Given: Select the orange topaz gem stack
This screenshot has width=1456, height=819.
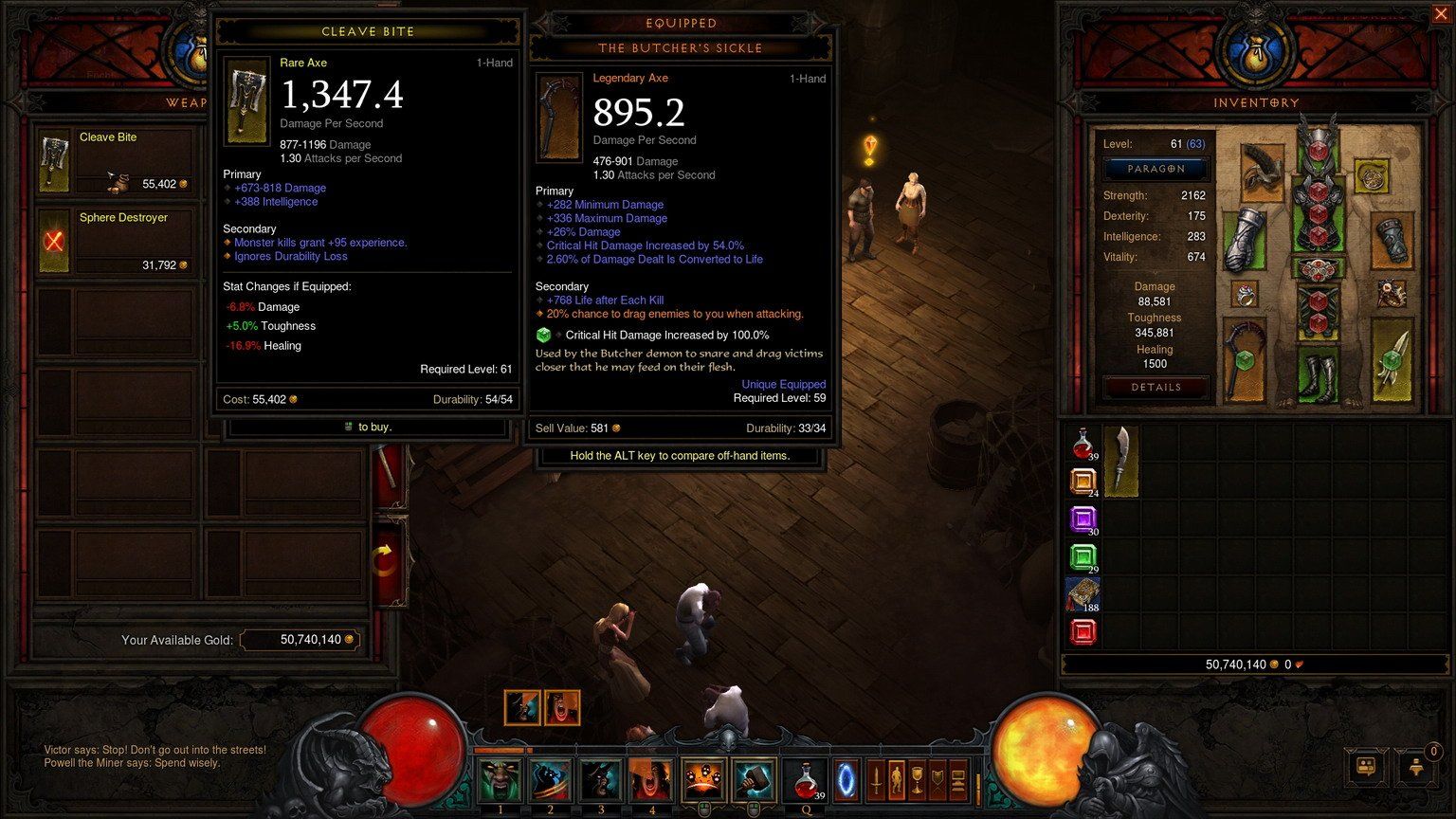Looking at the screenshot, I should click(1083, 482).
